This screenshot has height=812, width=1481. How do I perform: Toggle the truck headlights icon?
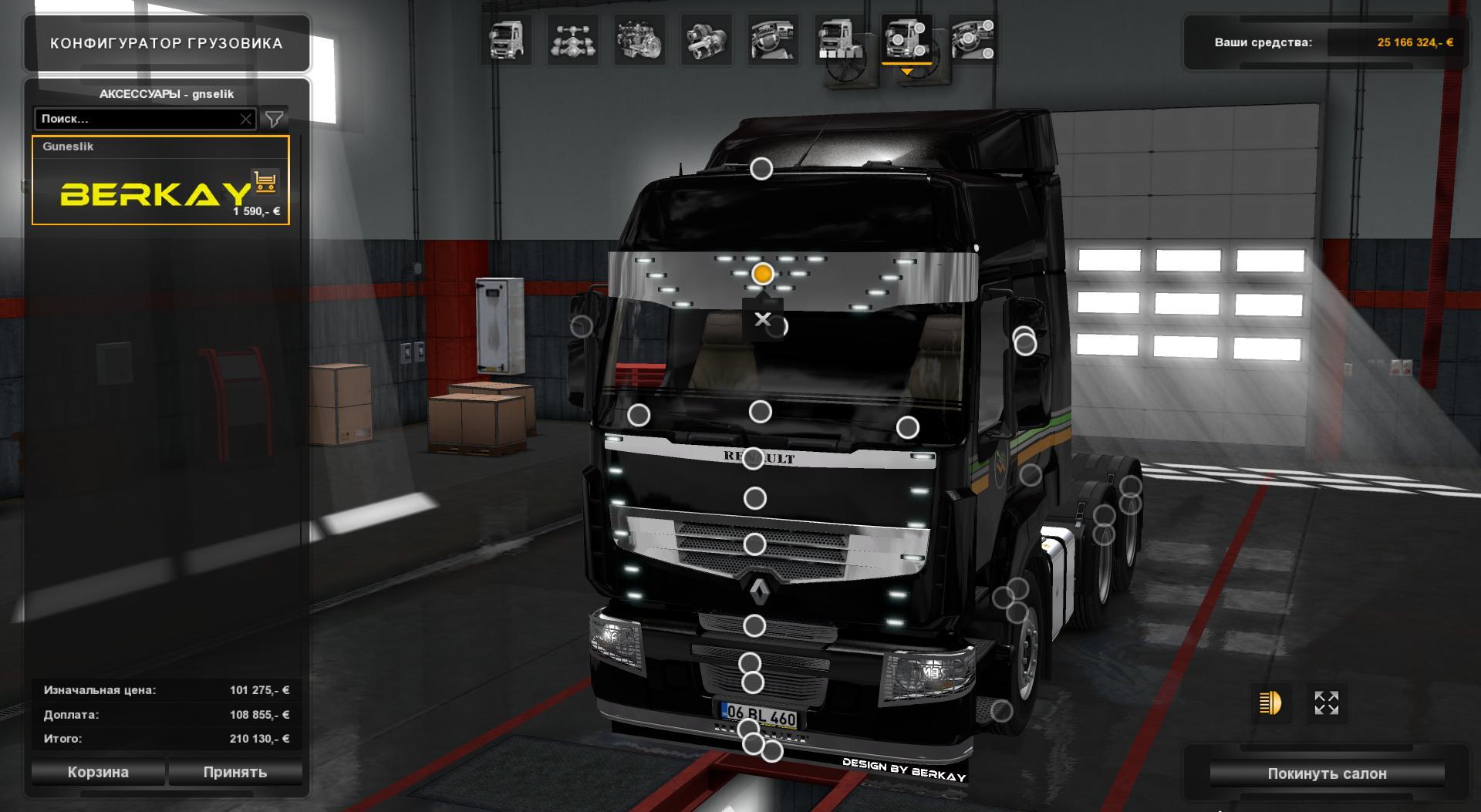[1270, 702]
